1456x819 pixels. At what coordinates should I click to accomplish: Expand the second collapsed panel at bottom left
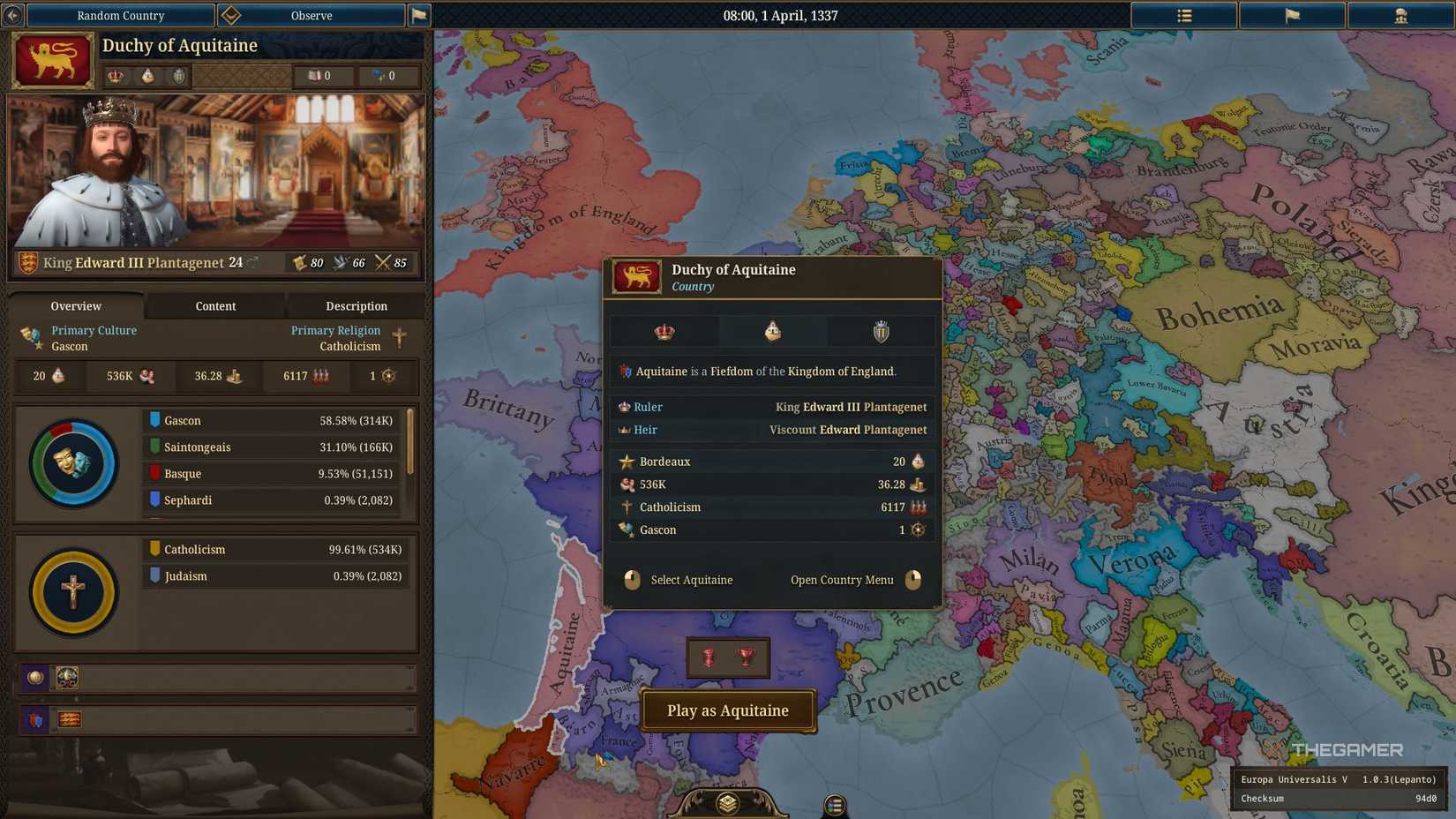(x=216, y=719)
